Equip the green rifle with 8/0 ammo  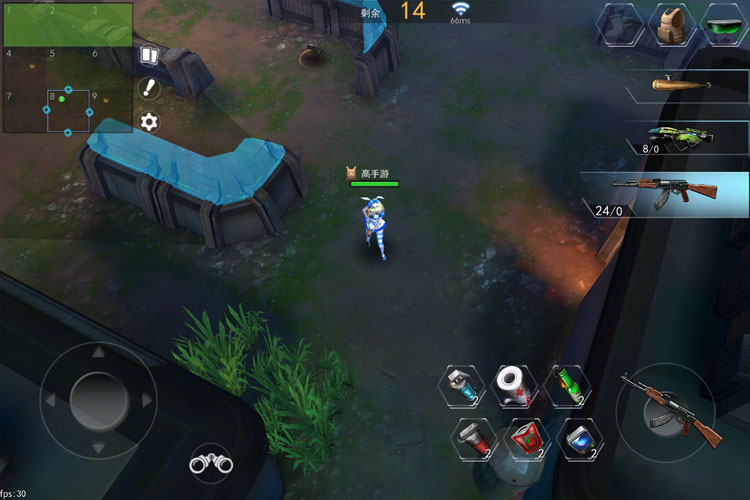point(676,137)
